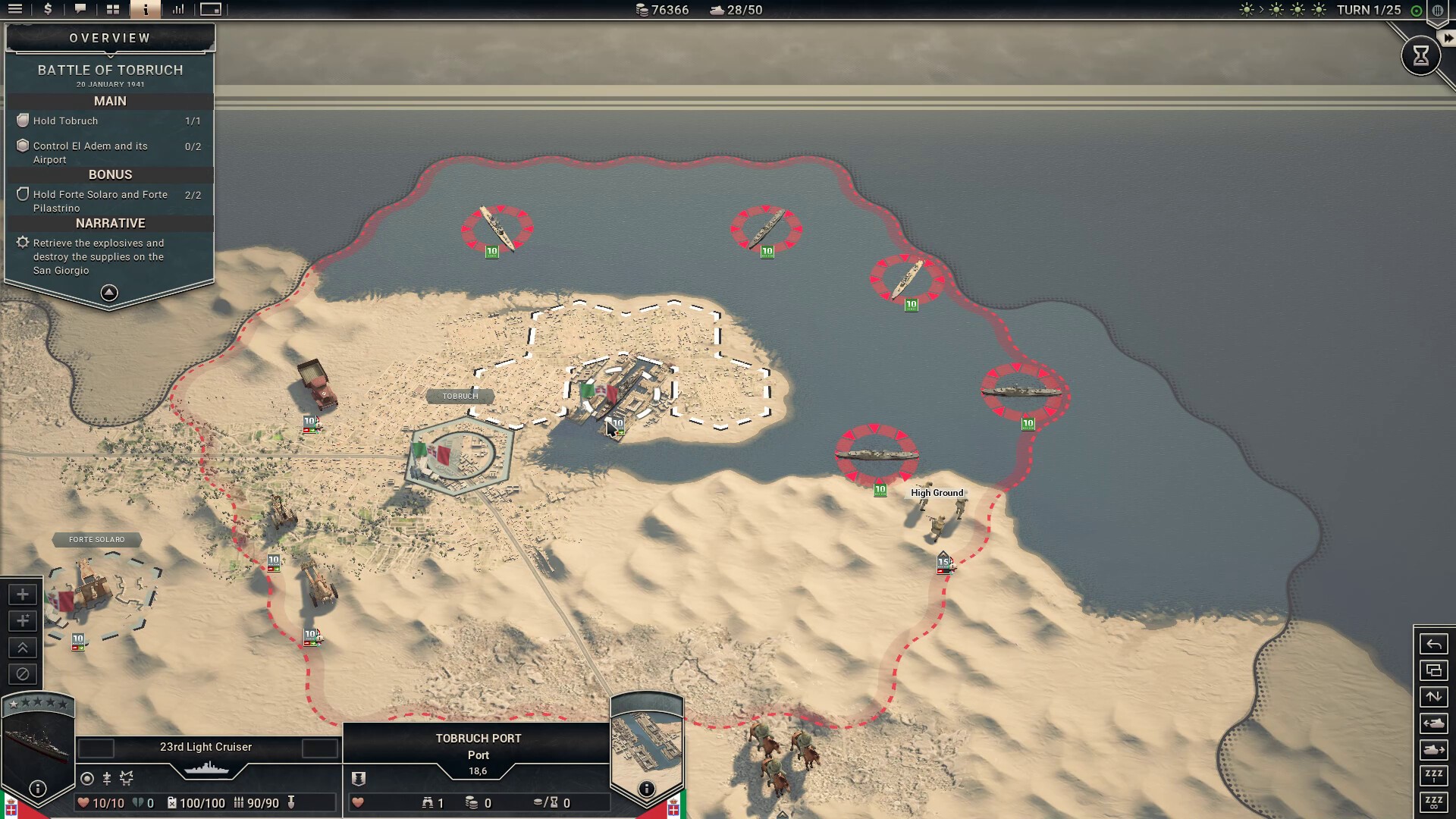Open 23rd Light Cruiser info details

[38, 789]
